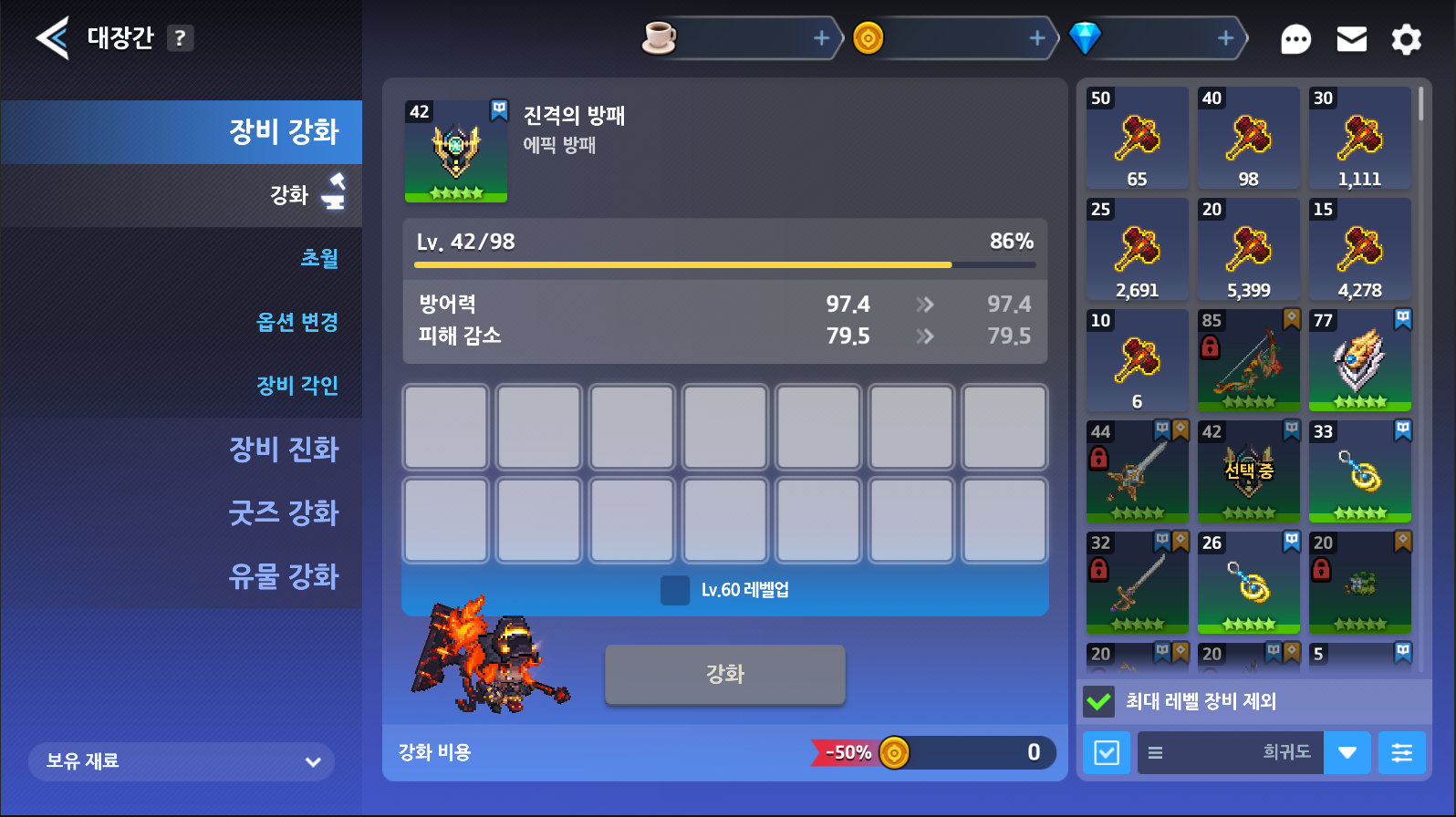Screen dimensions: 1456x817
Task: Go back with the arrow button
Action: pos(52,38)
